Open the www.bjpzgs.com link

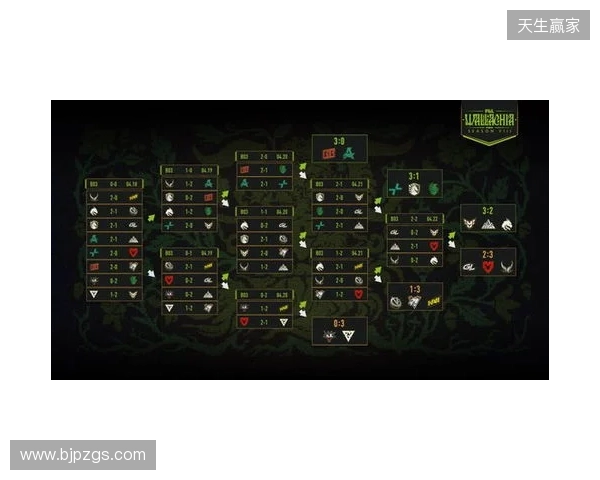pyautogui.click(x=83, y=455)
